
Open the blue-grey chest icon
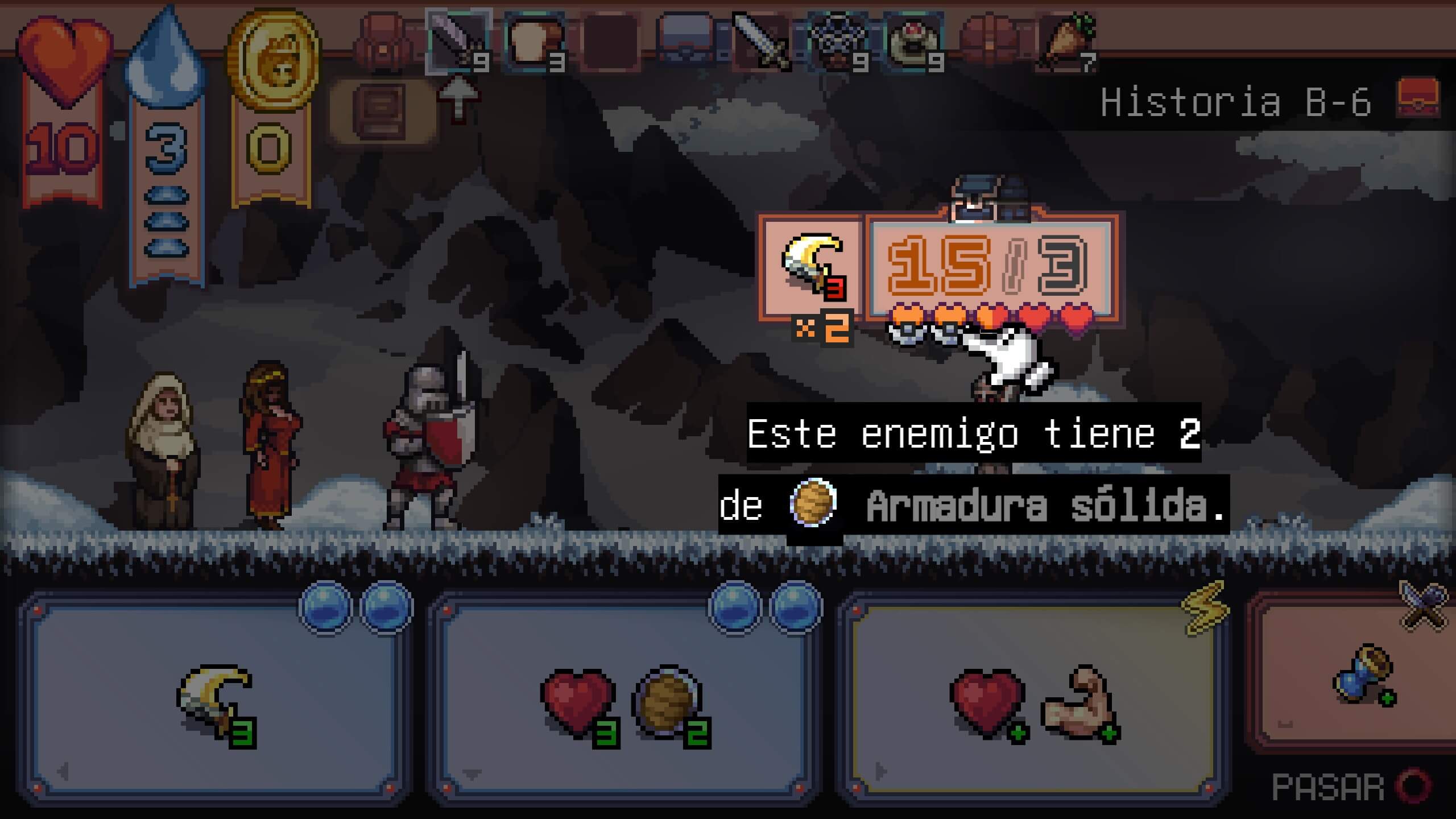coord(686,42)
